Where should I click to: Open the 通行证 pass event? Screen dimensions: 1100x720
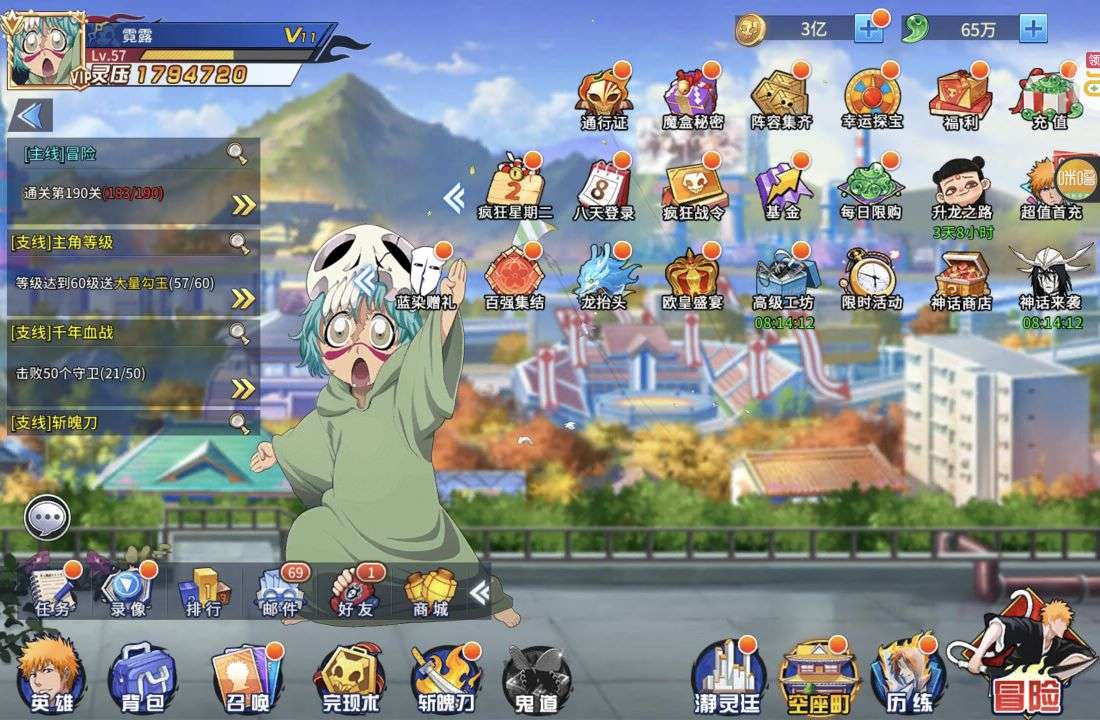click(x=604, y=100)
